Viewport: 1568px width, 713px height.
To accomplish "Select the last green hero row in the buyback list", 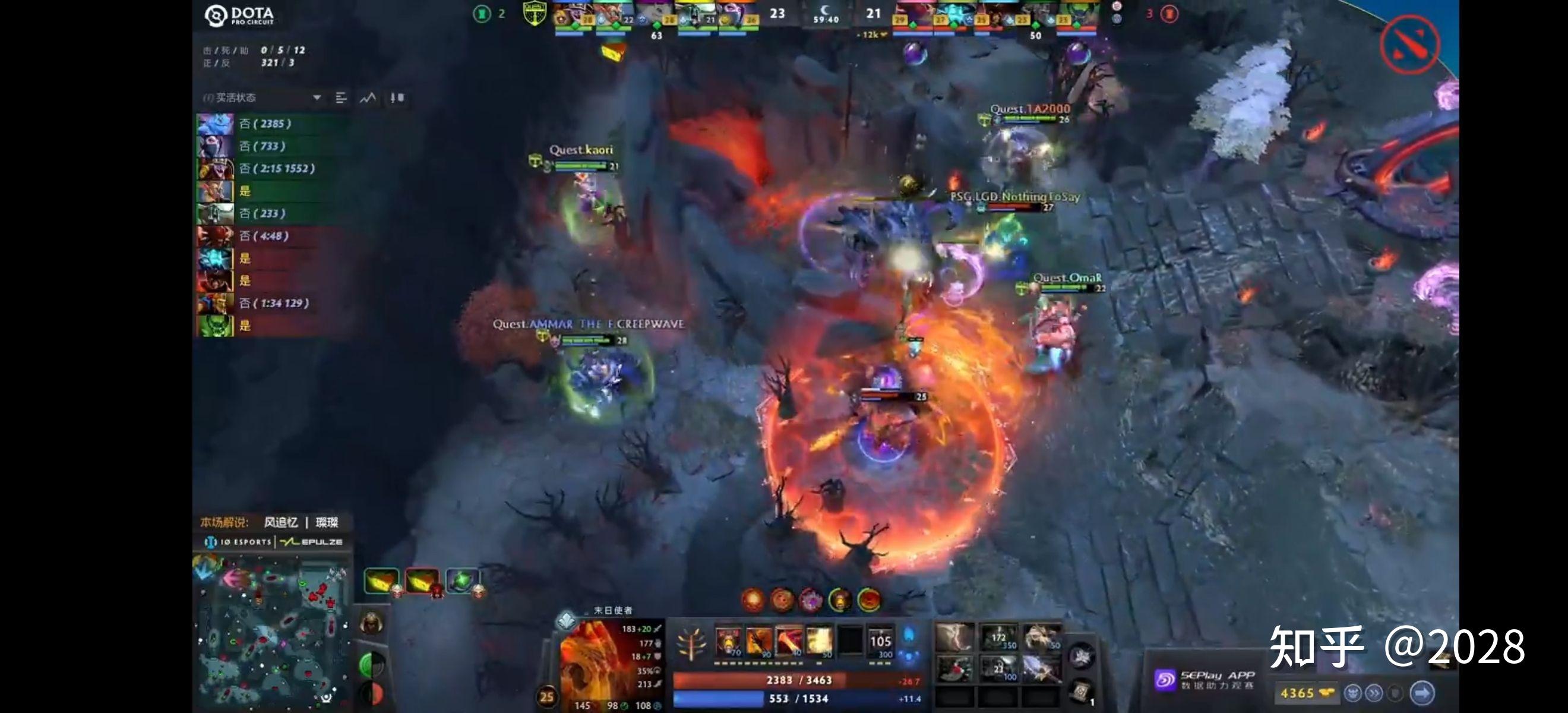I will pos(274,213).
